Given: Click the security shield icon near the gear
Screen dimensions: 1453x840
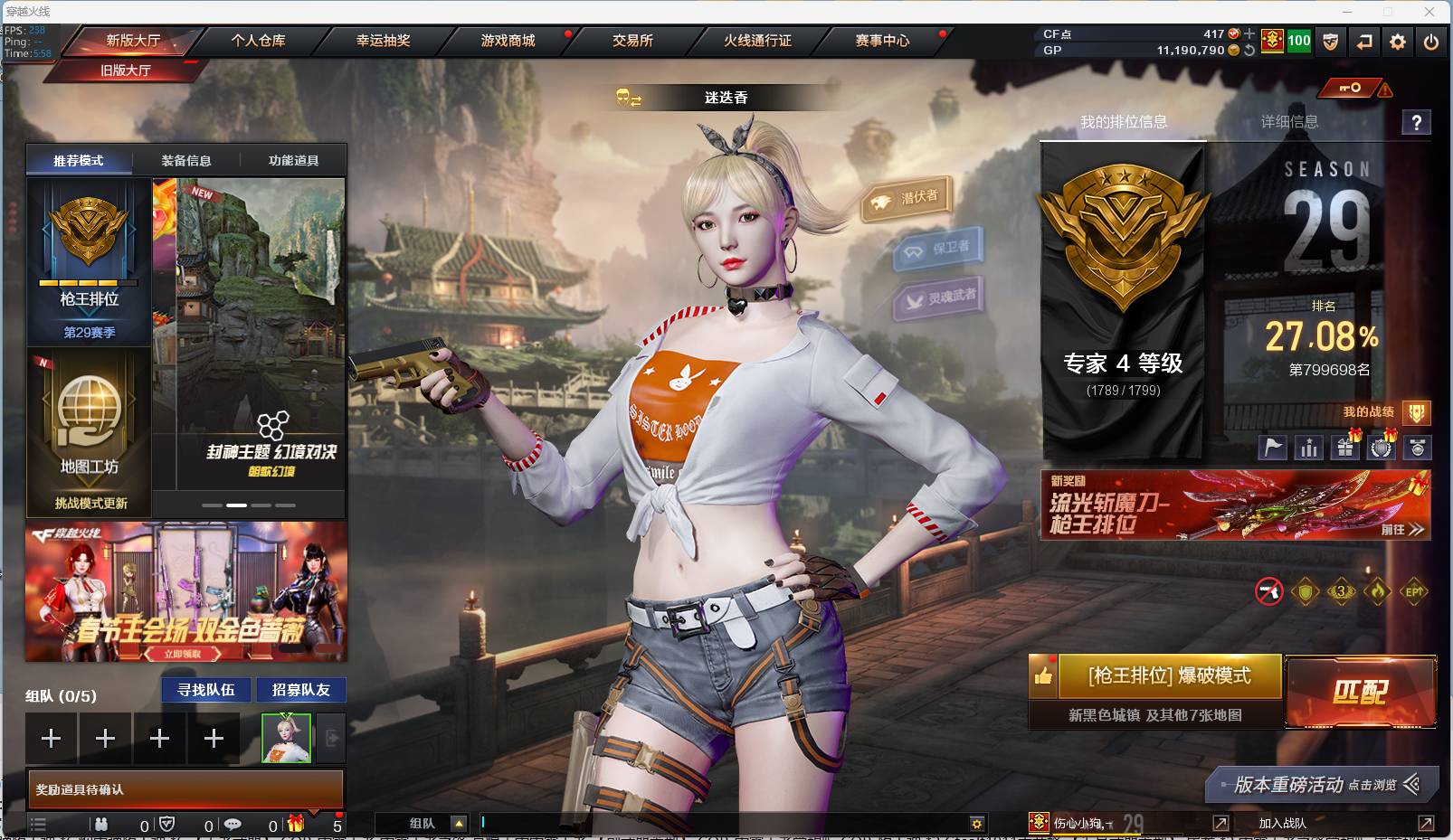Looking at the screenshot, I should tap(1330, 42).
